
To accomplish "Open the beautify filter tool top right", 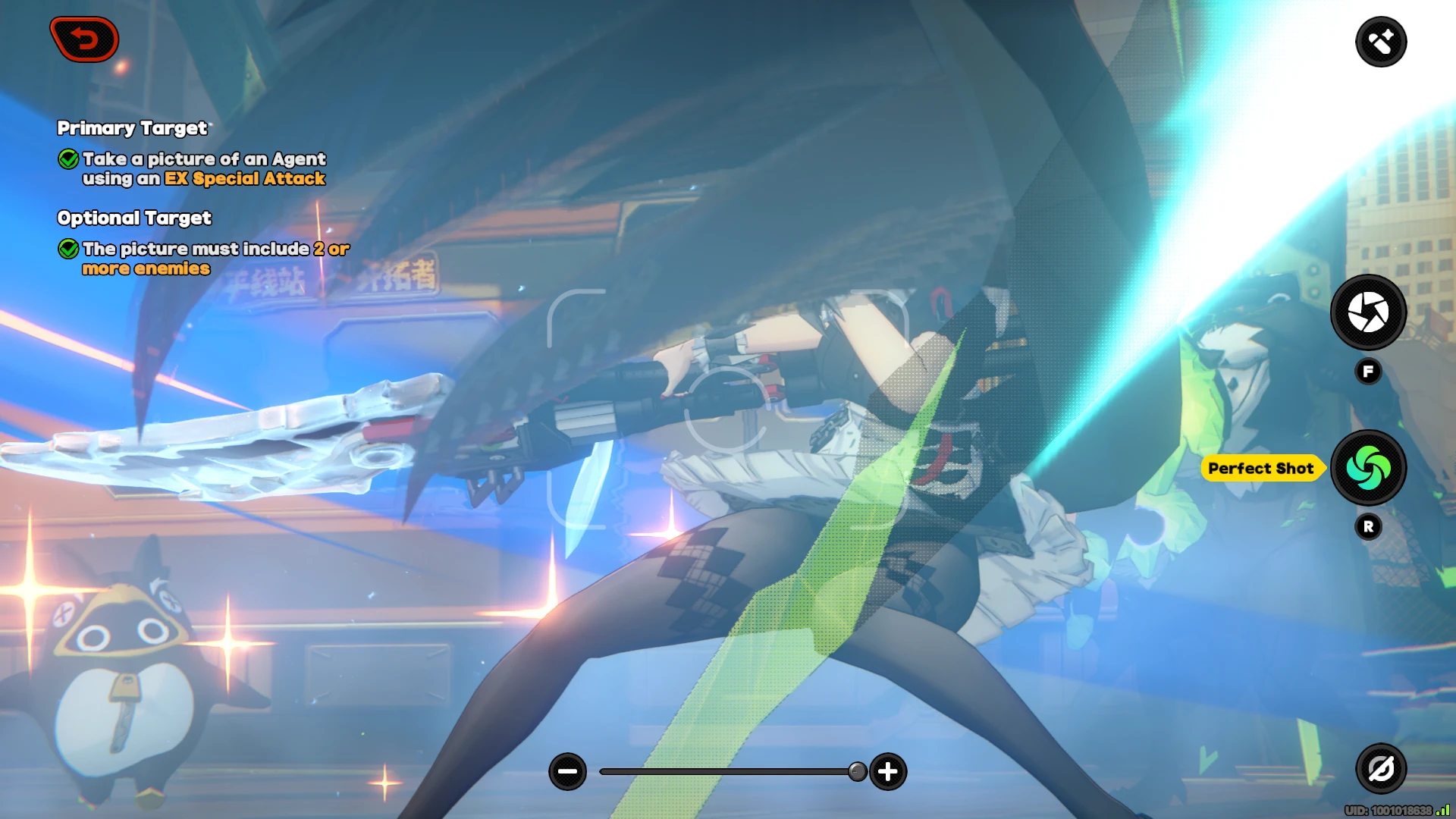I will point(1382,41).
